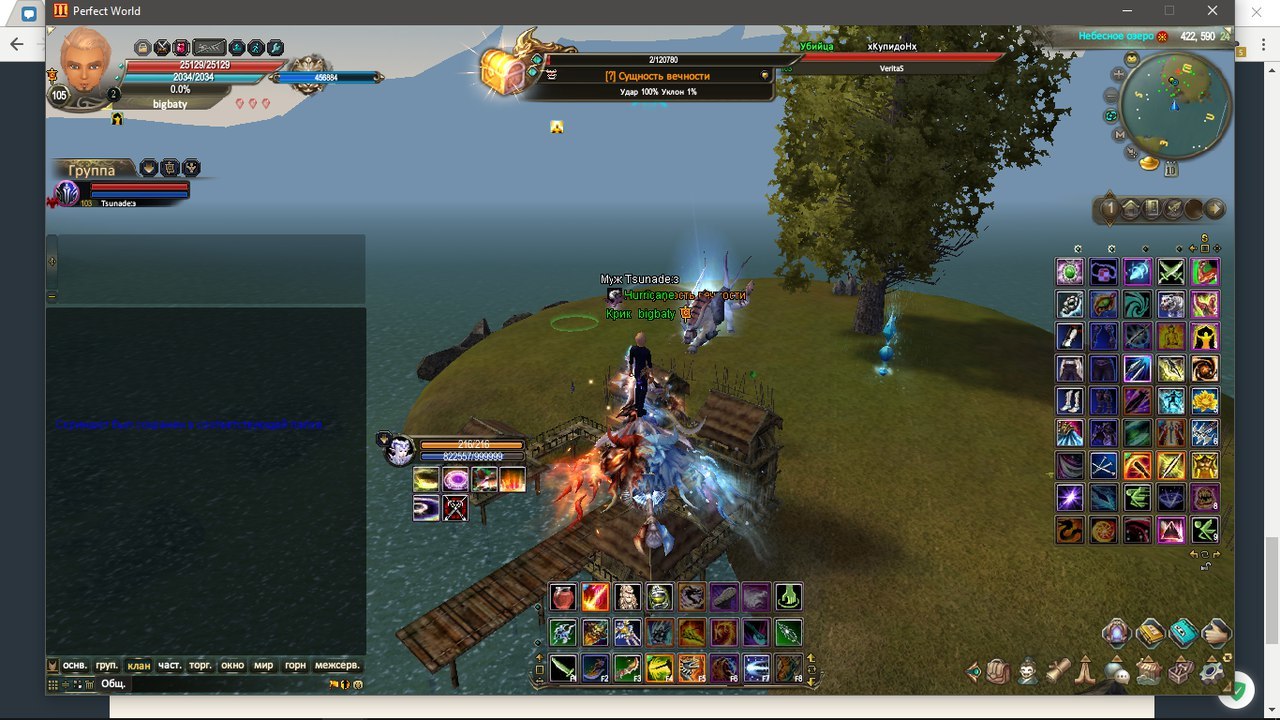Close the Perfect World window
The image size is (1280, 720).
tap(1213, 11)
